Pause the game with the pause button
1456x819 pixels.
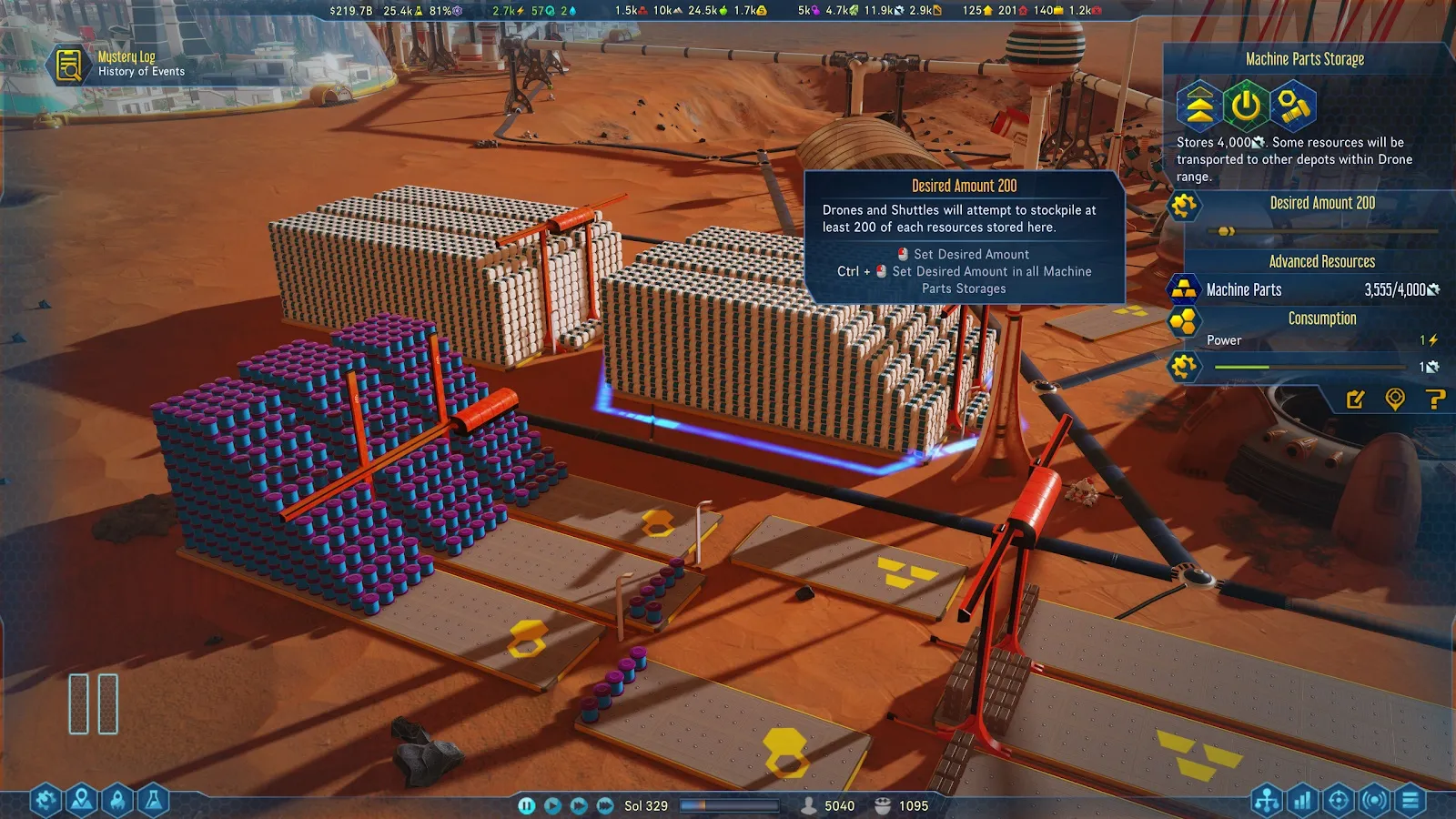(x=526, y=805)
